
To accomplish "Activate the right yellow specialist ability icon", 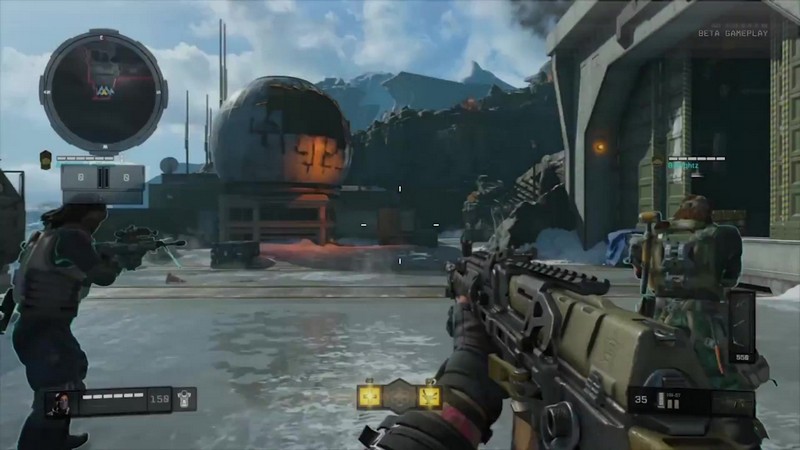I will pos(430,396).
